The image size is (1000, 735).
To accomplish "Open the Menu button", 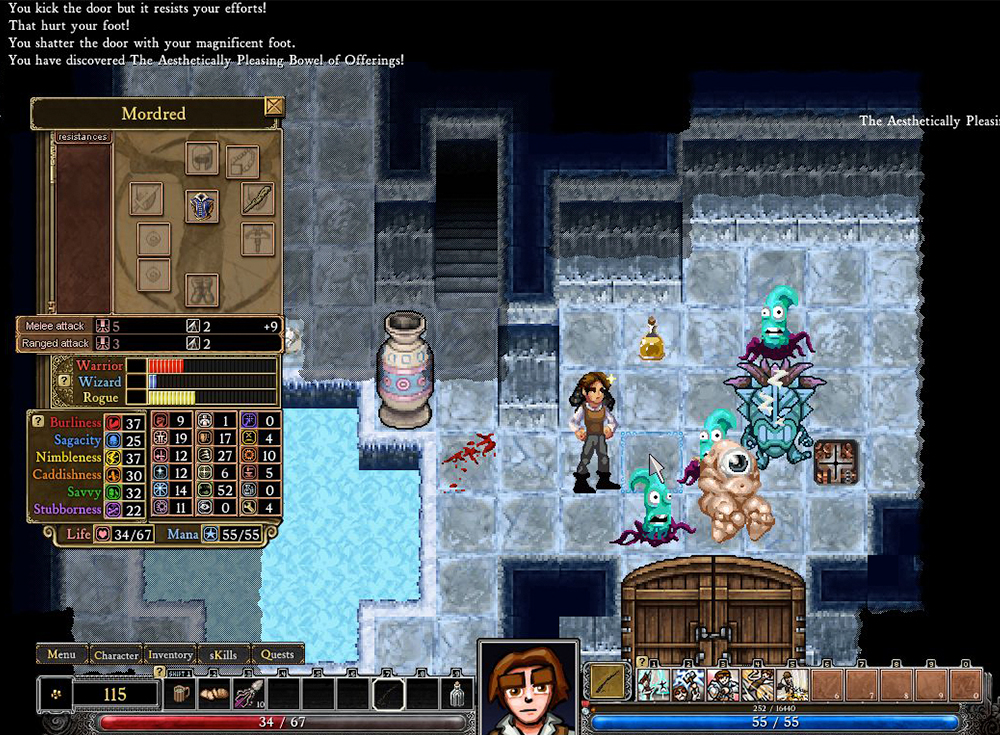I will point(61,655).
